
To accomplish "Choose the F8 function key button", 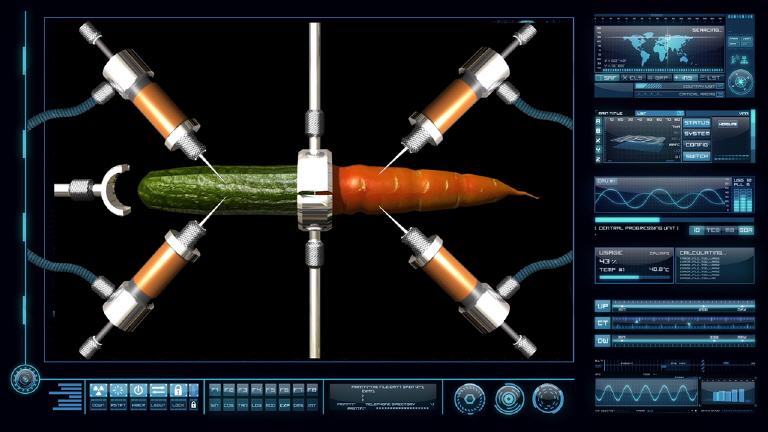I will (312, 388).
